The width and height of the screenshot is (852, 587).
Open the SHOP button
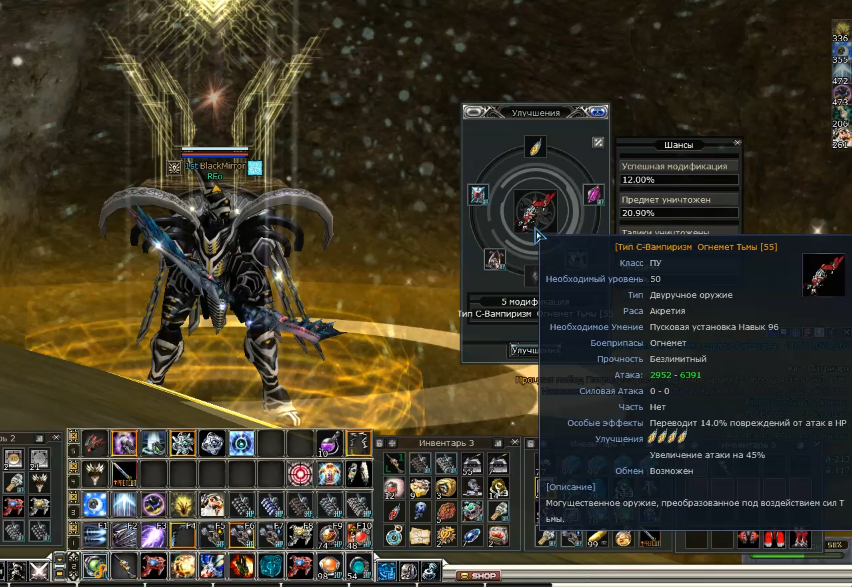[478, 576]
